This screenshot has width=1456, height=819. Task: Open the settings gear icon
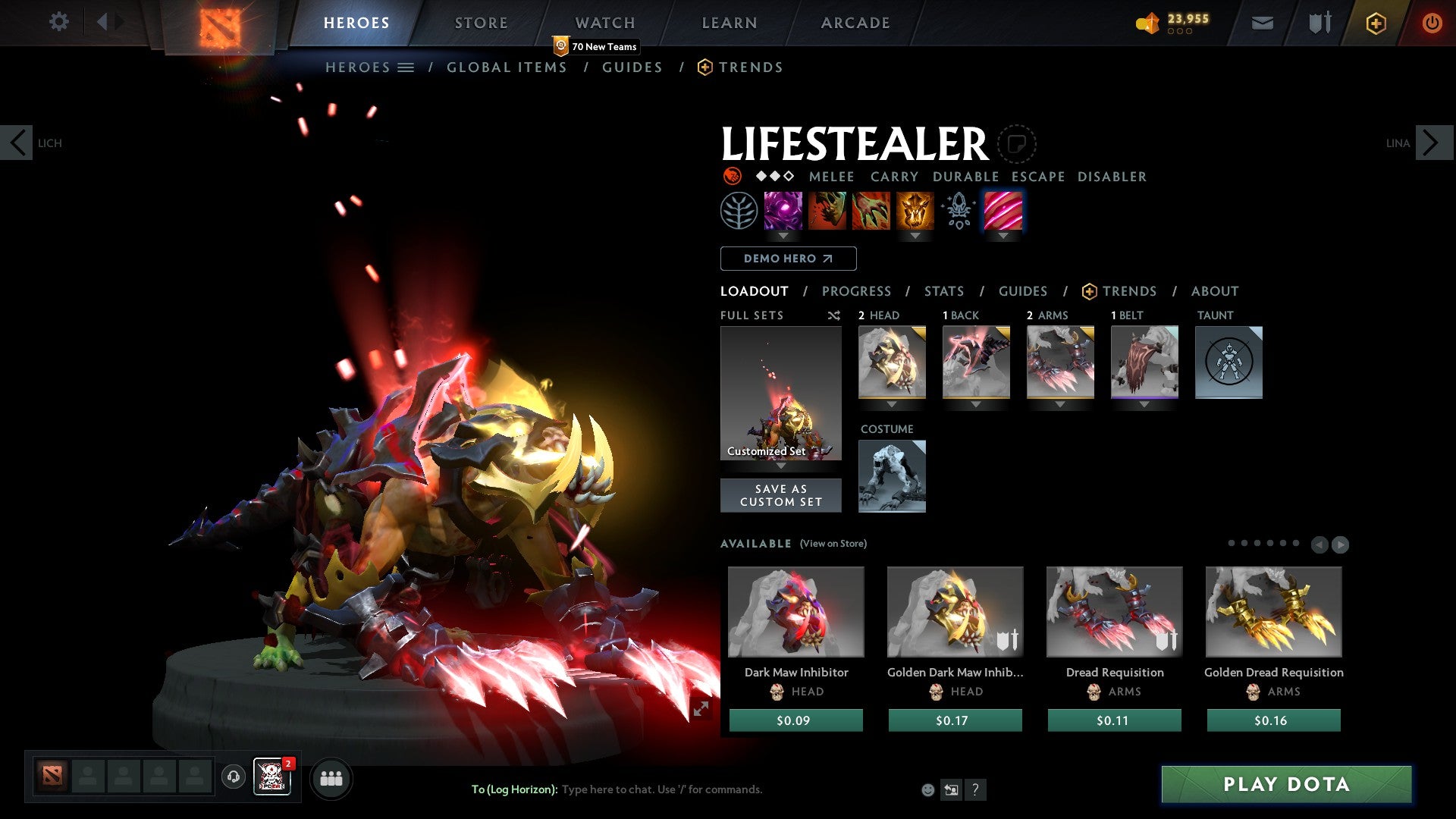[59, 22]
